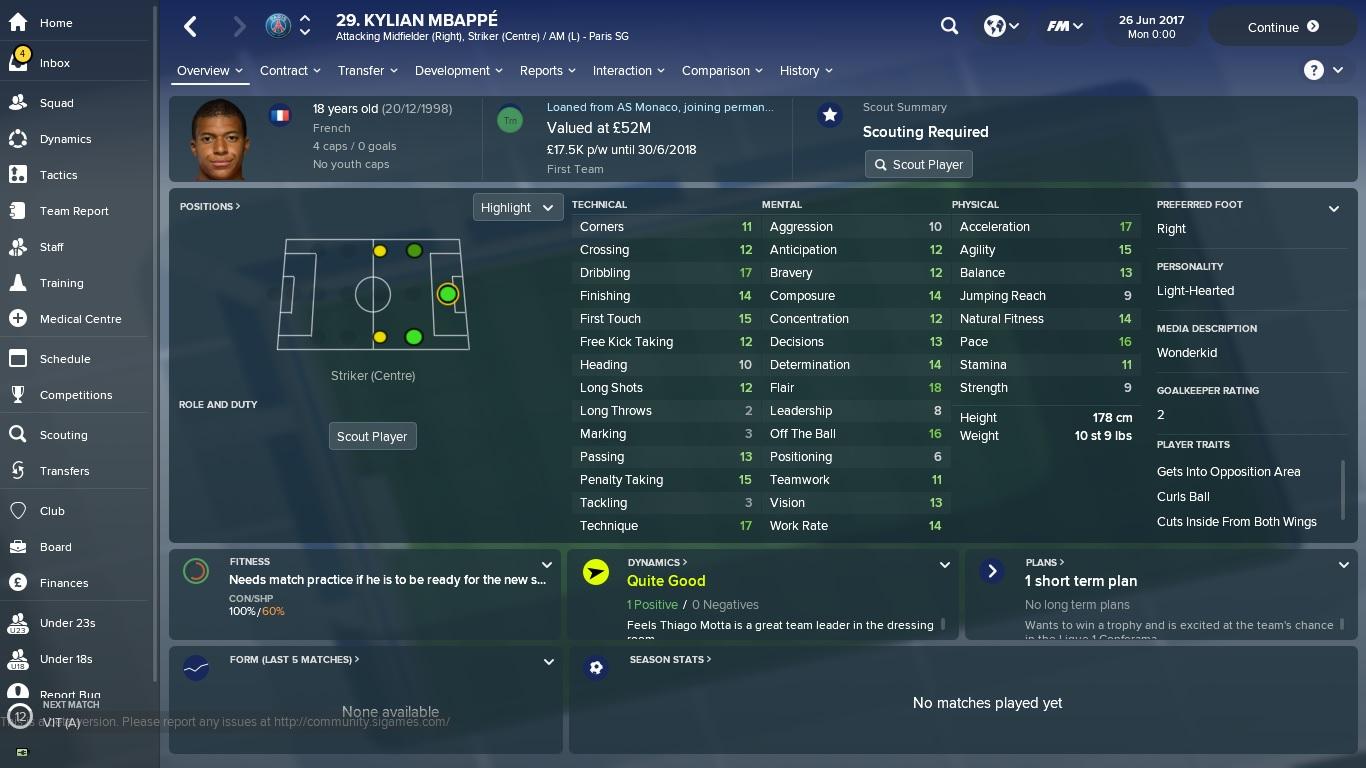
Task: Click Scout Player under Role and Duty
Action: pyautogui.click(x=372, y=436)
